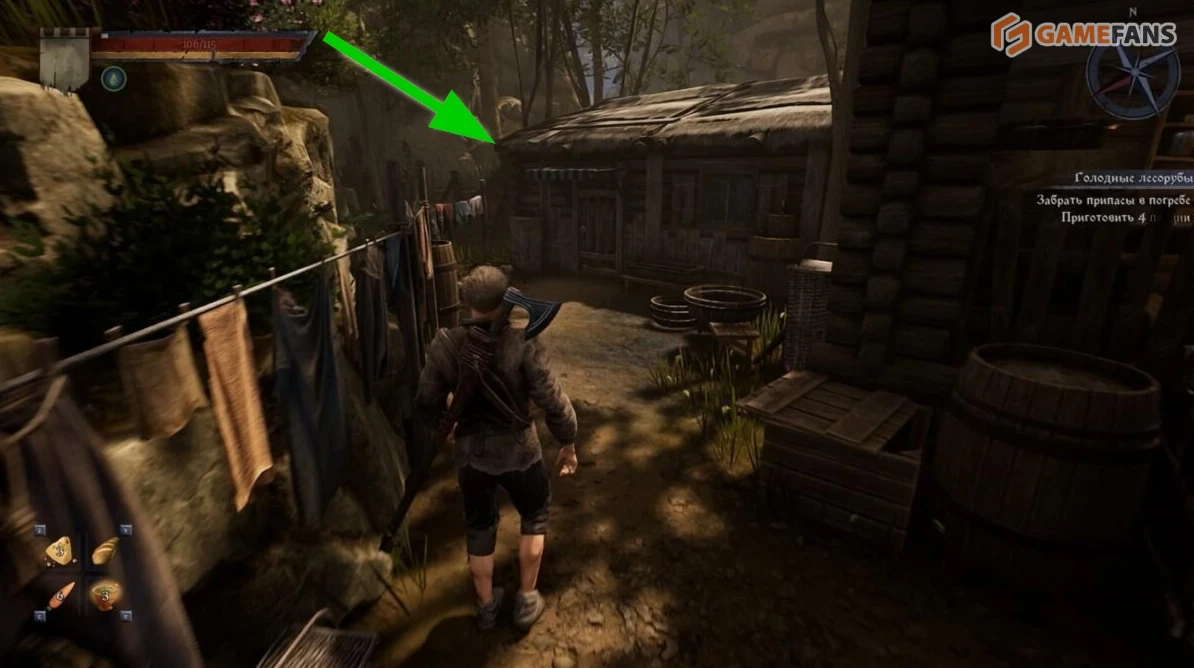
Task: Select the cheese wedge quick slot
Action: coord(58,551)
